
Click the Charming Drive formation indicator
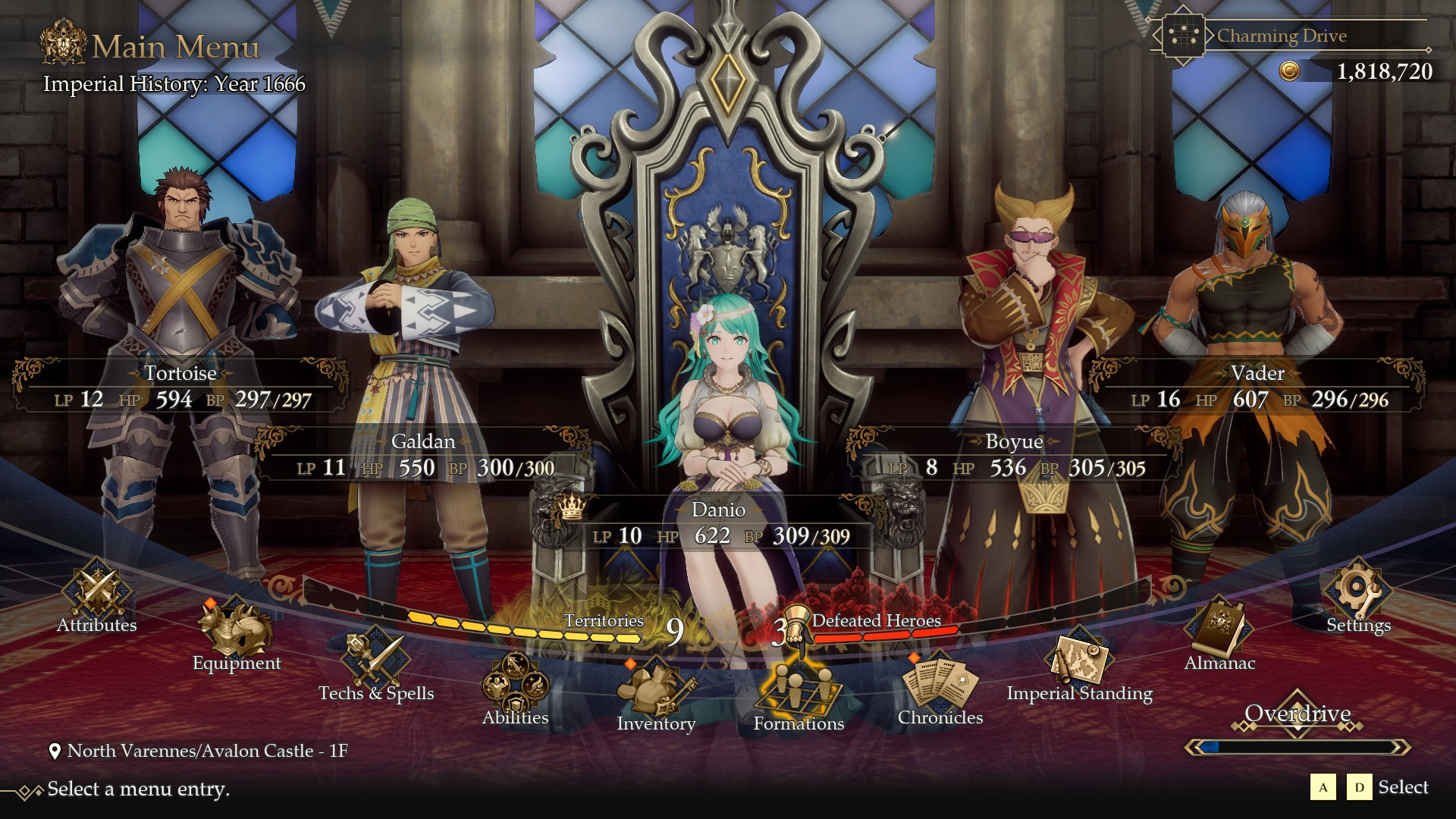tap(1282, 36)
